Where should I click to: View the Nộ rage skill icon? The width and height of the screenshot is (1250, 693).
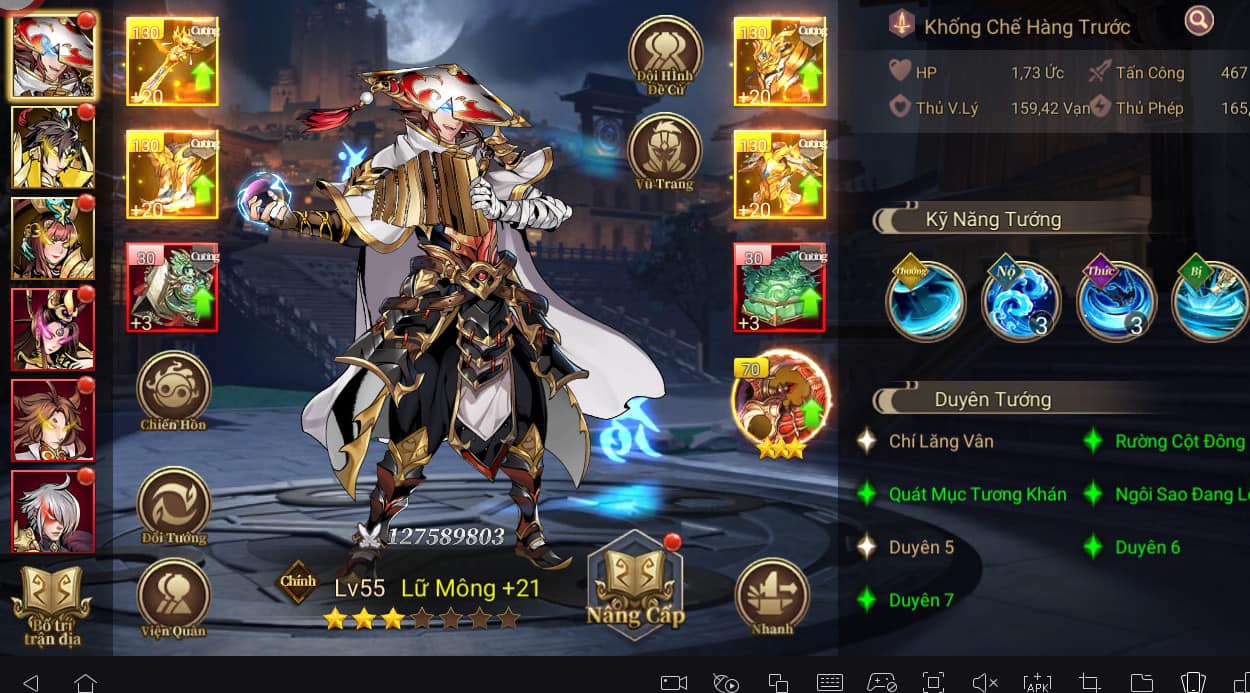(1020, 300)
